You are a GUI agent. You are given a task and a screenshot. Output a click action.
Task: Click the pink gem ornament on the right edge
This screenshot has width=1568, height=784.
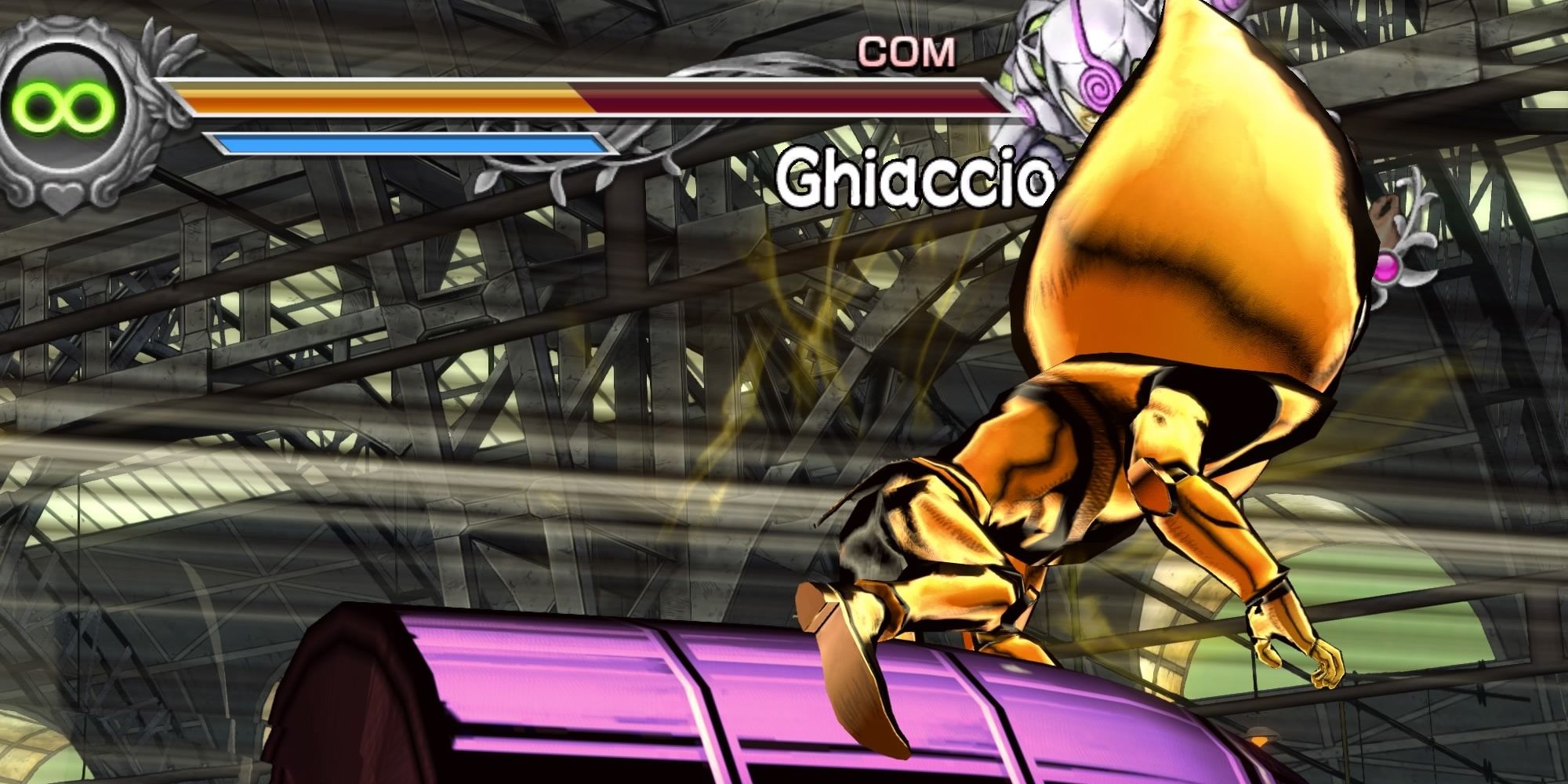(1388, 268)
